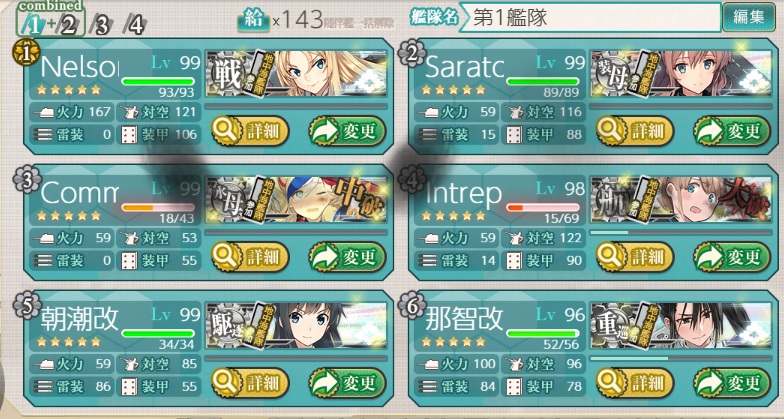Switch to fleet tab 3

(101, 25)
